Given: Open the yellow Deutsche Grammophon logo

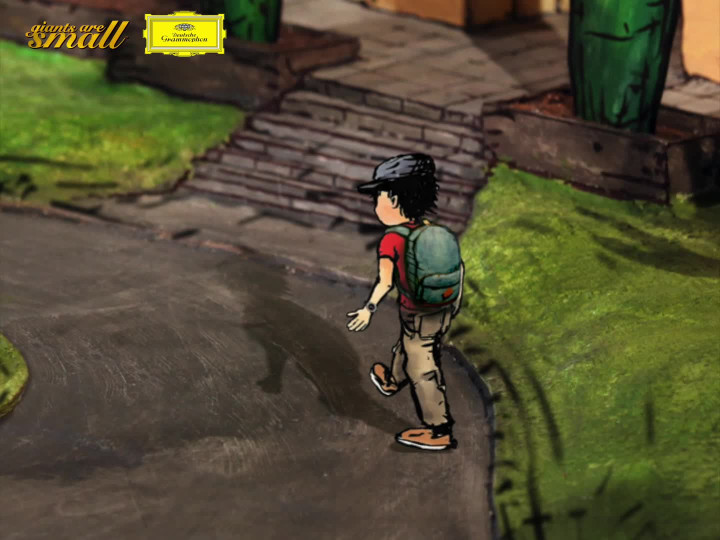Looking at the screenshot, I should [x=184, y=34].
